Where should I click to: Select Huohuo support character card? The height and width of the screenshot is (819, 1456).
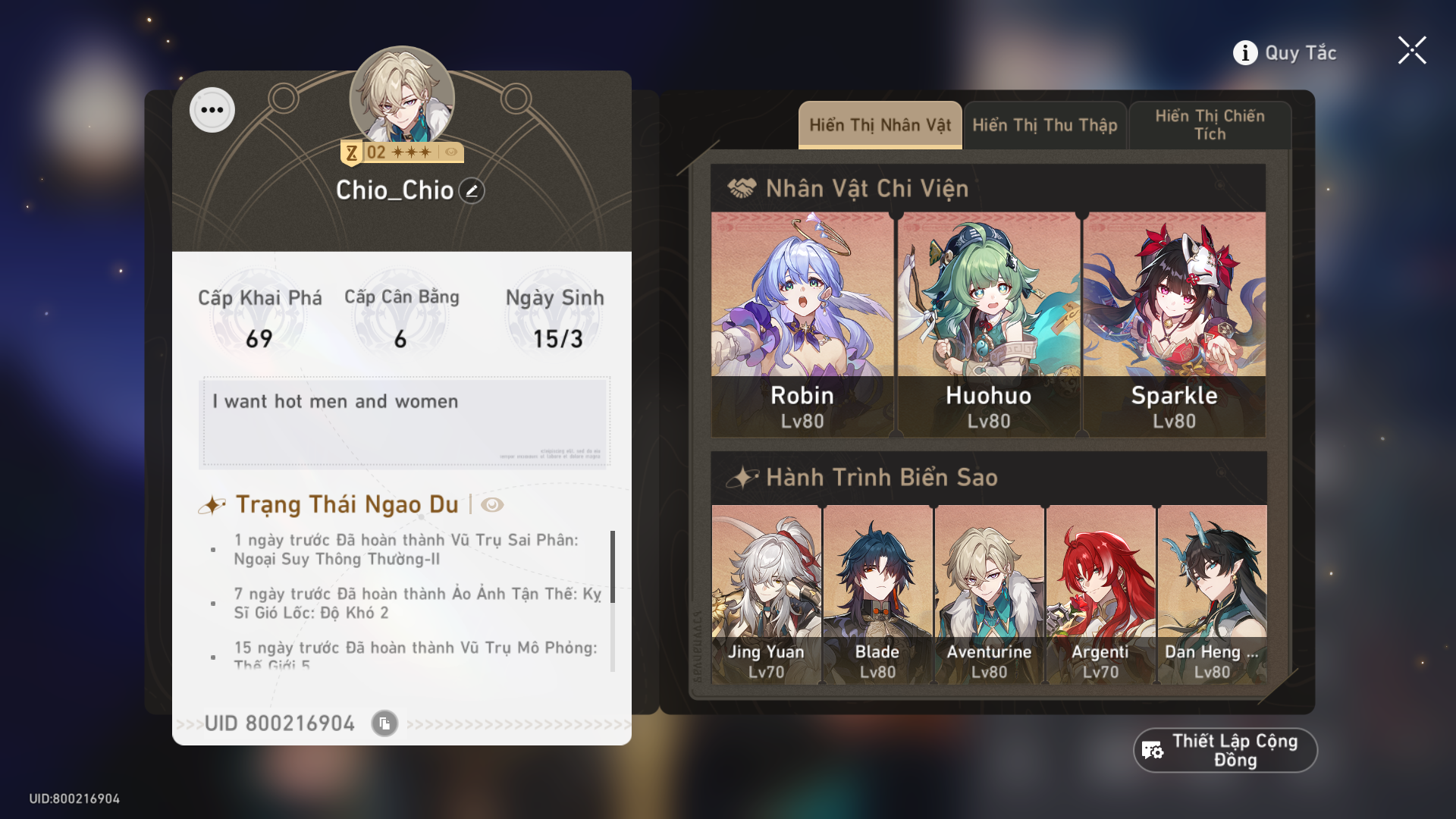988,325
